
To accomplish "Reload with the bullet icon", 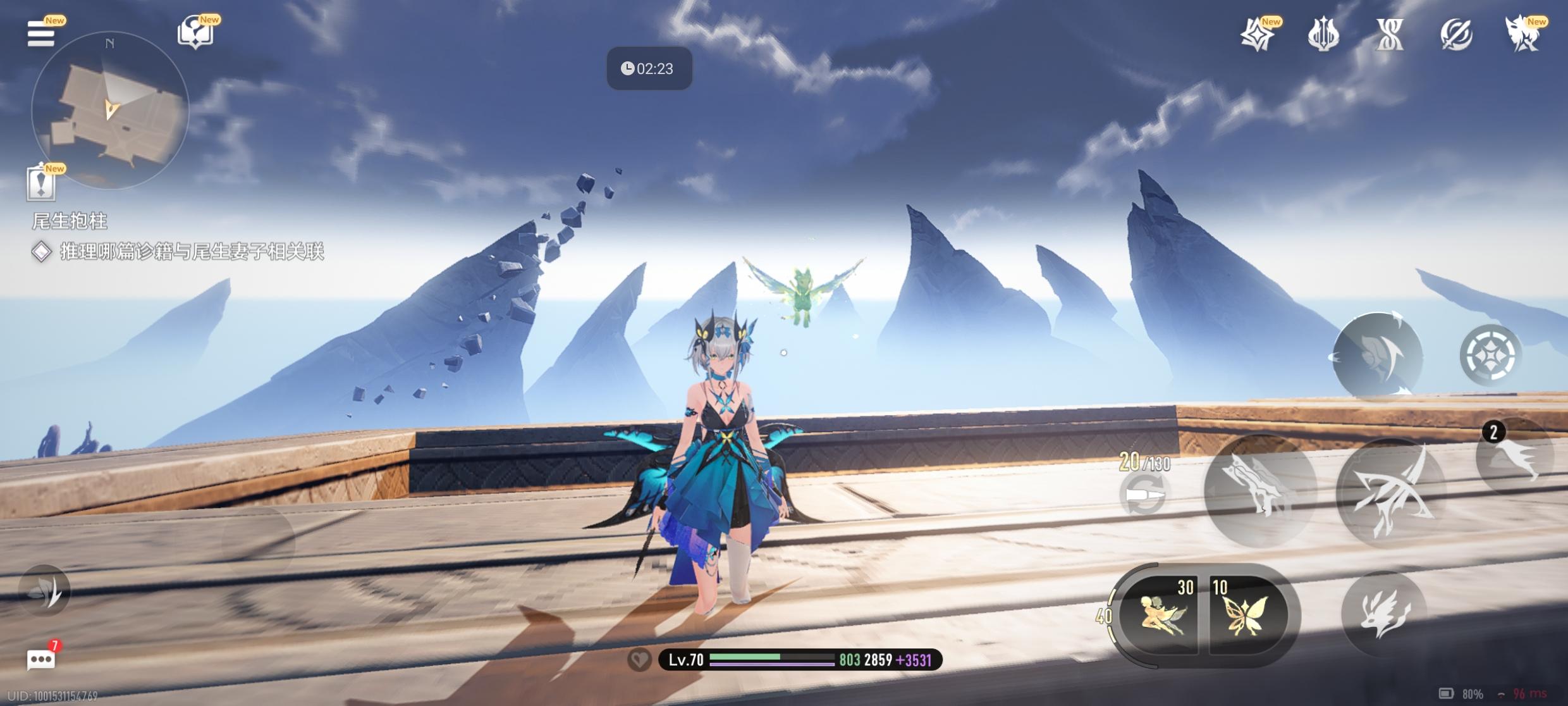I will tap(1144, 494).
